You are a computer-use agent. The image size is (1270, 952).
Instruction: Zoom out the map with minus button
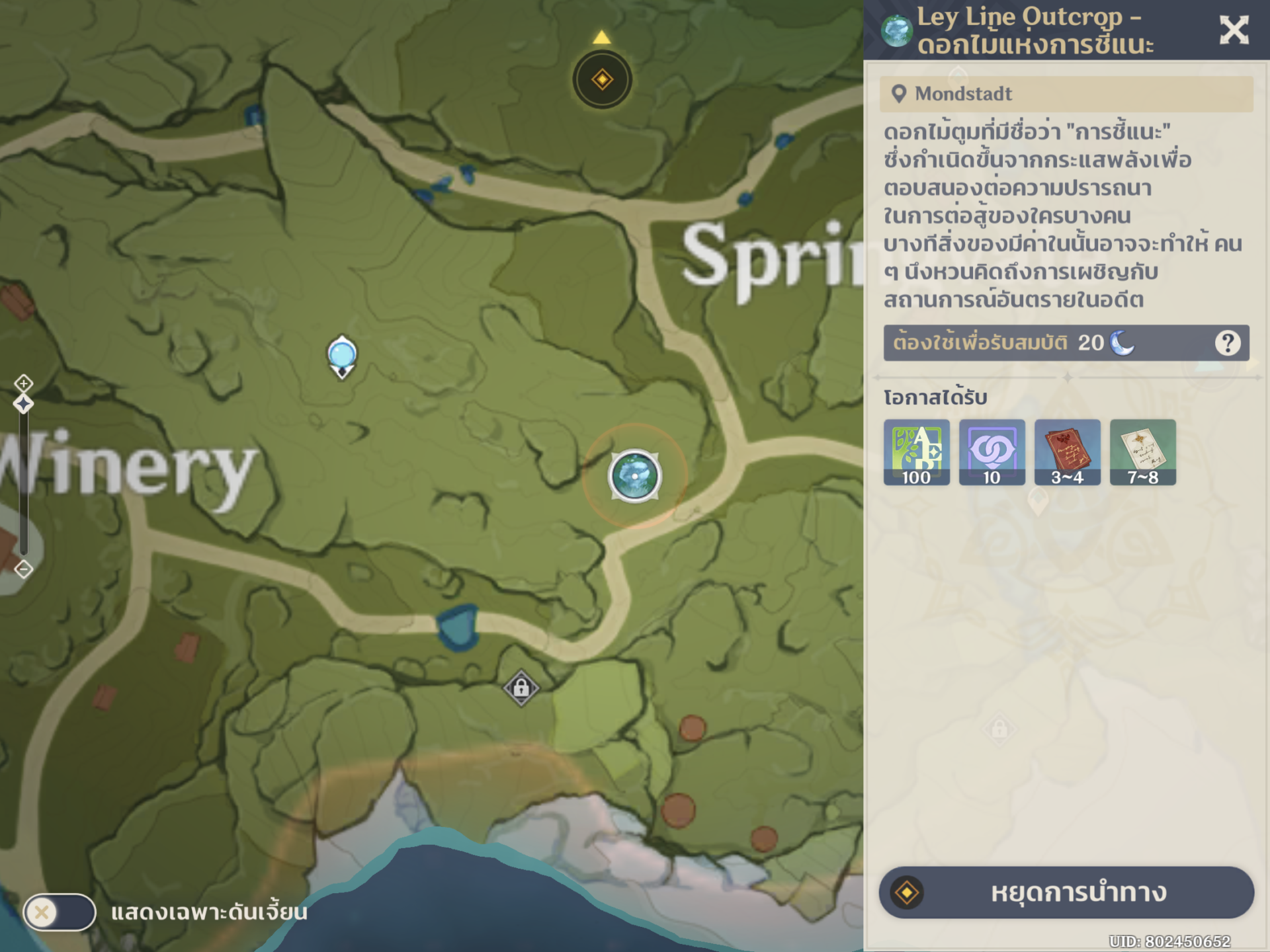(24, 569)
